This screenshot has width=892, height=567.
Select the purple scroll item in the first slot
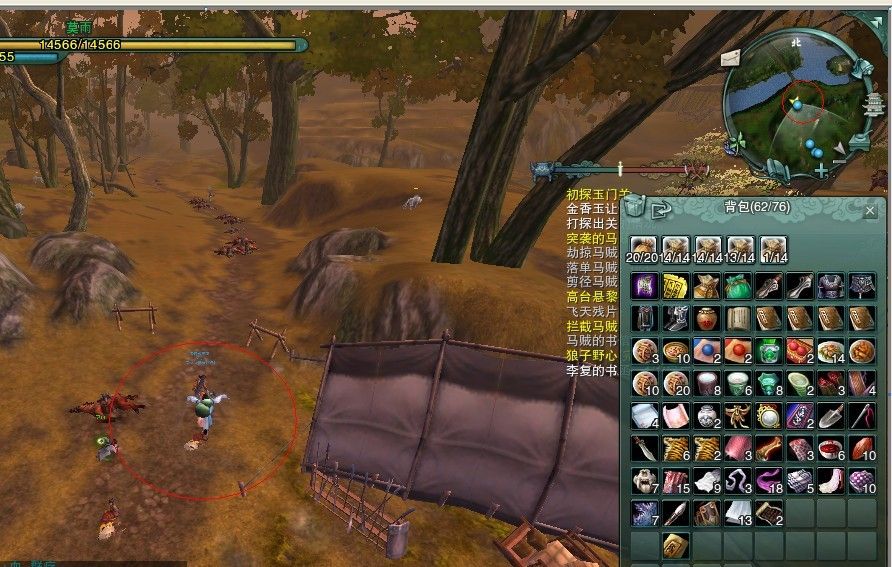tap(644, 287)
